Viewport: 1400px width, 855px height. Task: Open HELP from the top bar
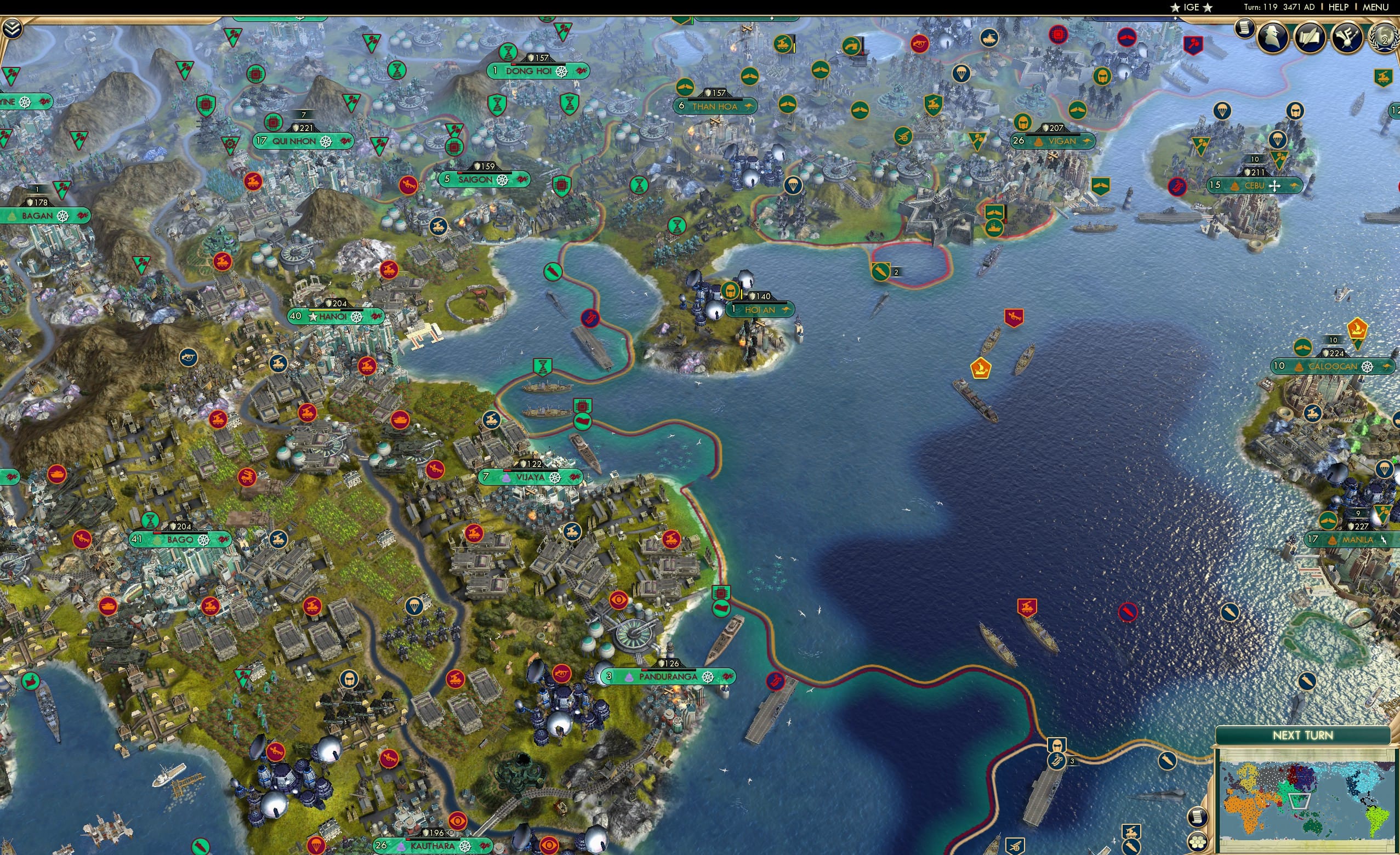pyautogui.click(x=1339, y=7)
